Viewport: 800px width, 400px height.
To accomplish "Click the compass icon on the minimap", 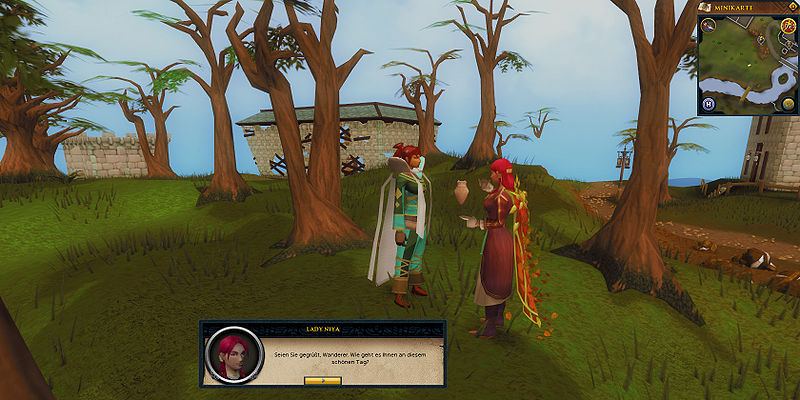I will pyautogui.click(x=709, y=26).
